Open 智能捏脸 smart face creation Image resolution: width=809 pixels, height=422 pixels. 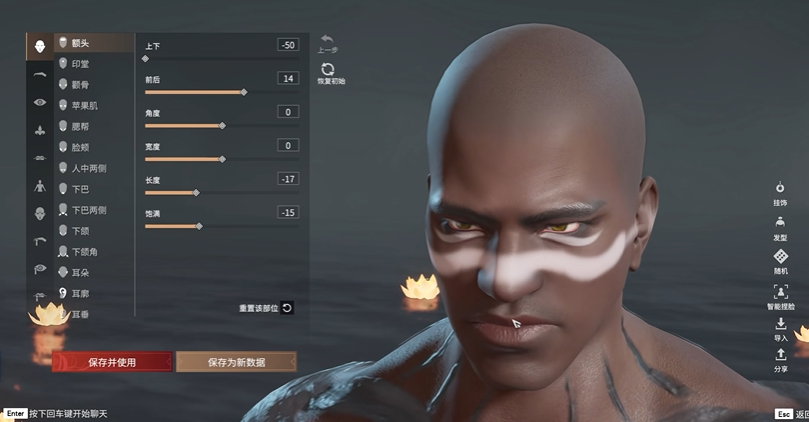click(780, 295)
